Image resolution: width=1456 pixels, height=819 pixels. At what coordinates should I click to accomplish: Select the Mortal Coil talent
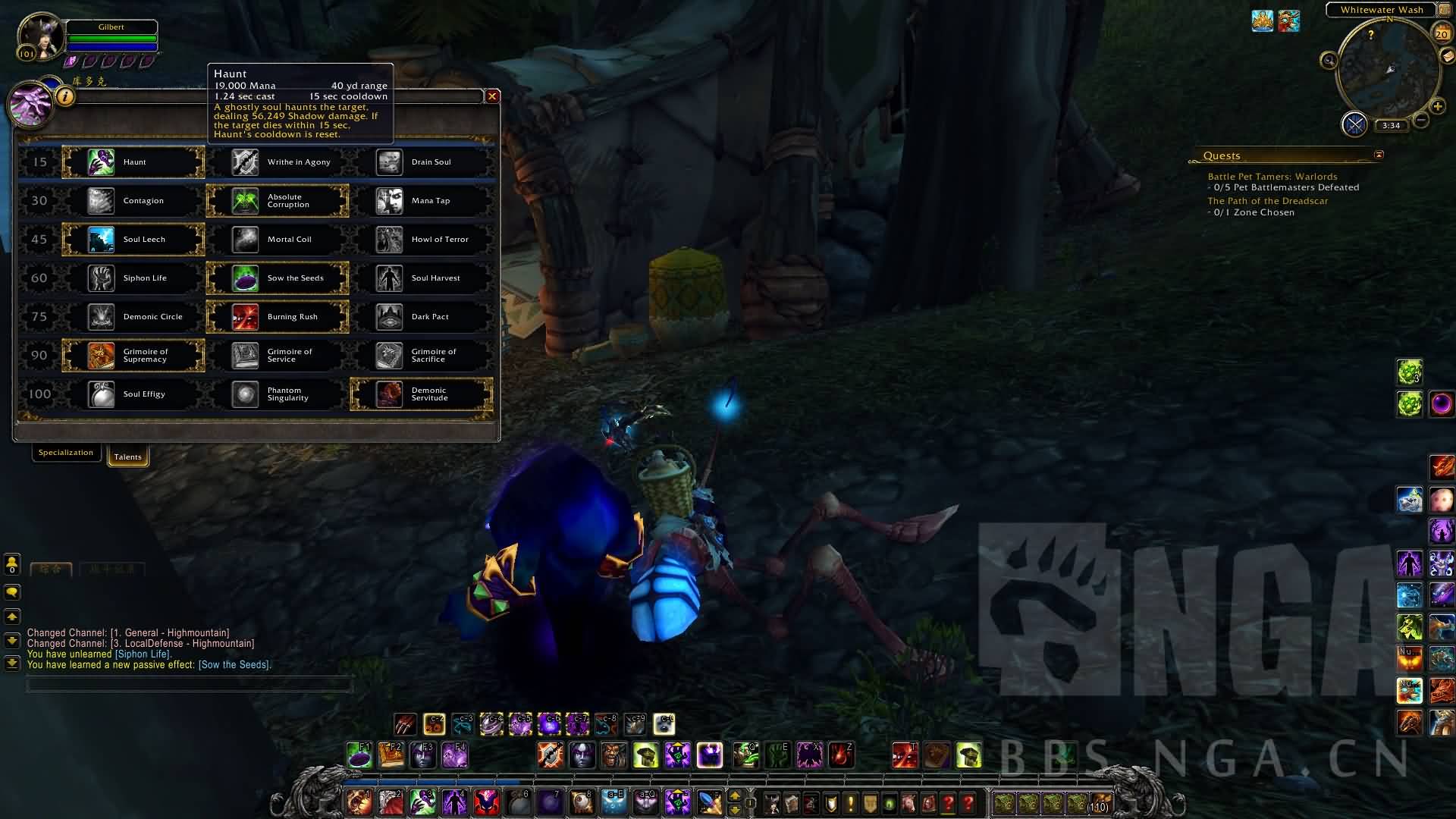pos(278,240)
